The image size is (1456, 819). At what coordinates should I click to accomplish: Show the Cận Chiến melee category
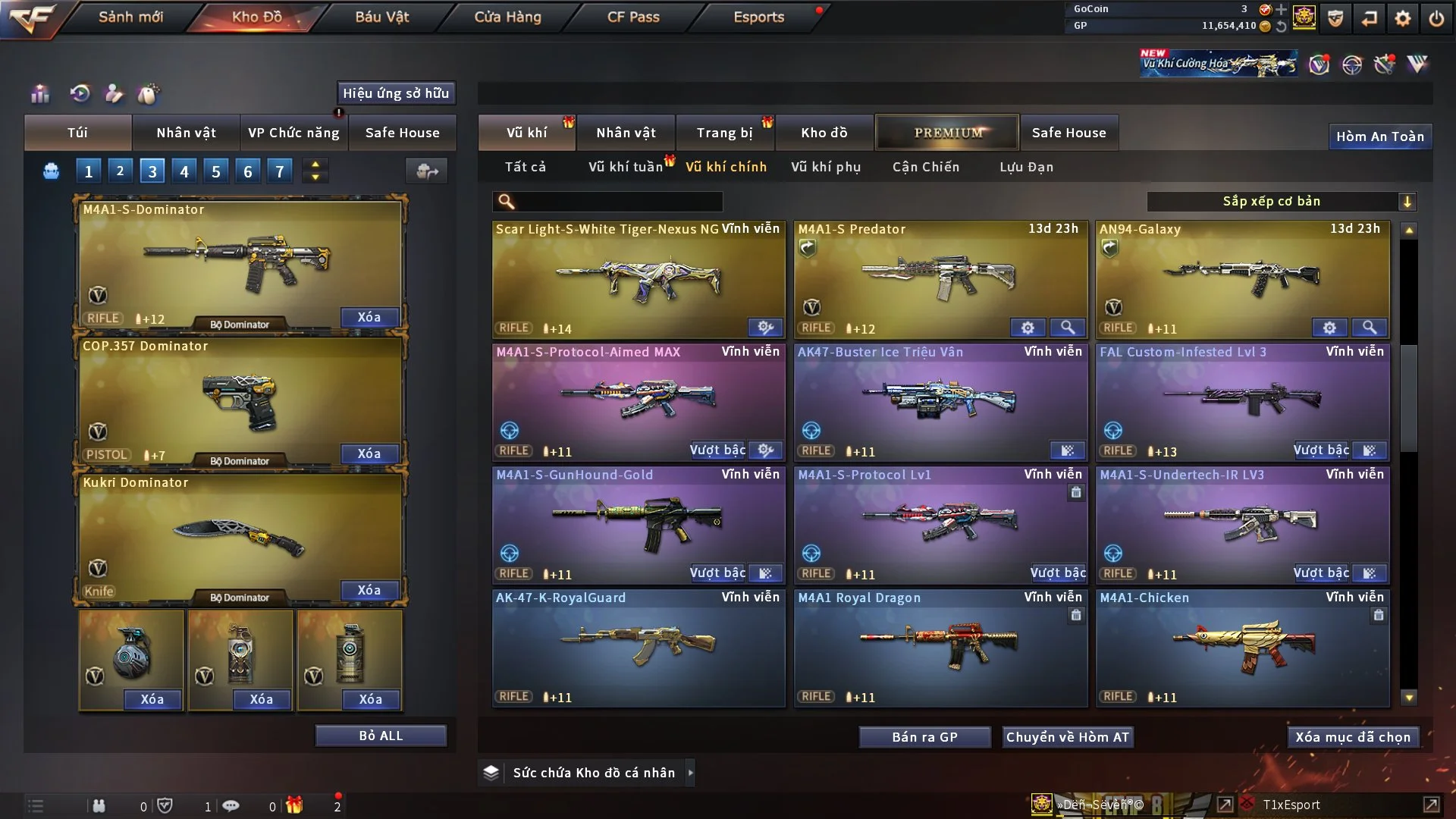(x=925, y=167)
